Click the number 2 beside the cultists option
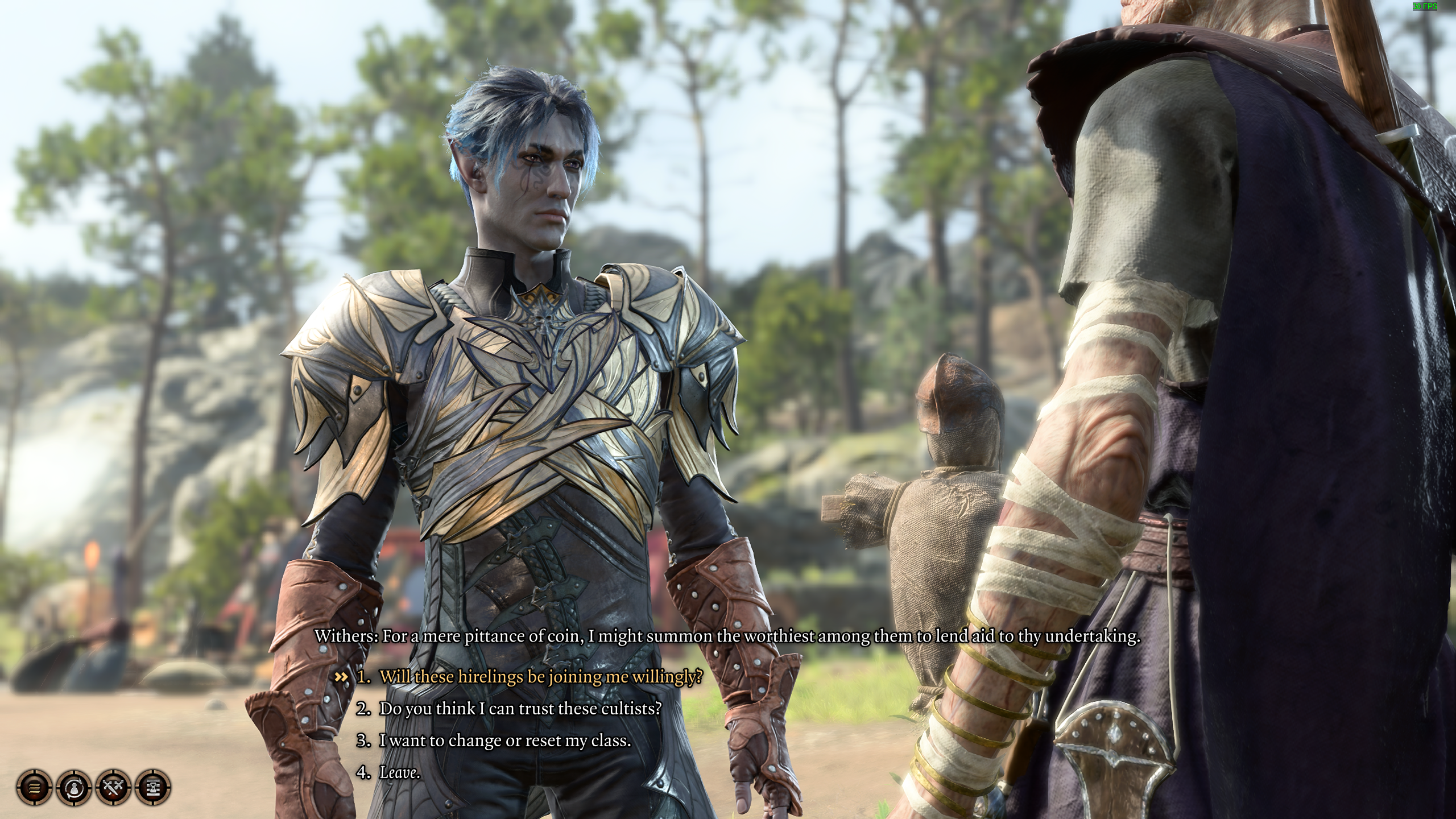 (x=366, y=708)
